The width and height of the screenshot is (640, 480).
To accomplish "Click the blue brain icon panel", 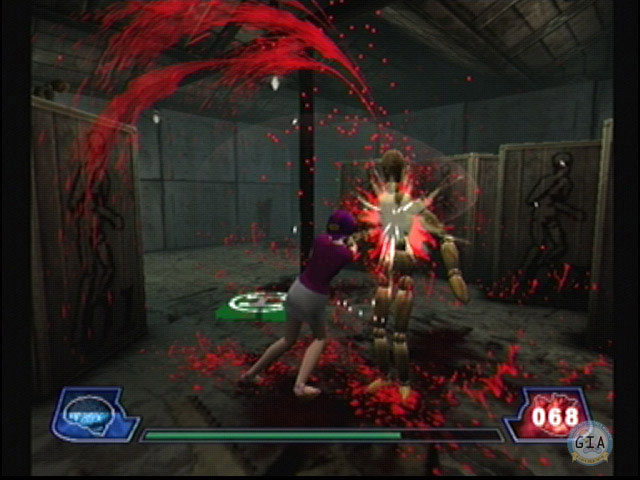I will [93, 413].
